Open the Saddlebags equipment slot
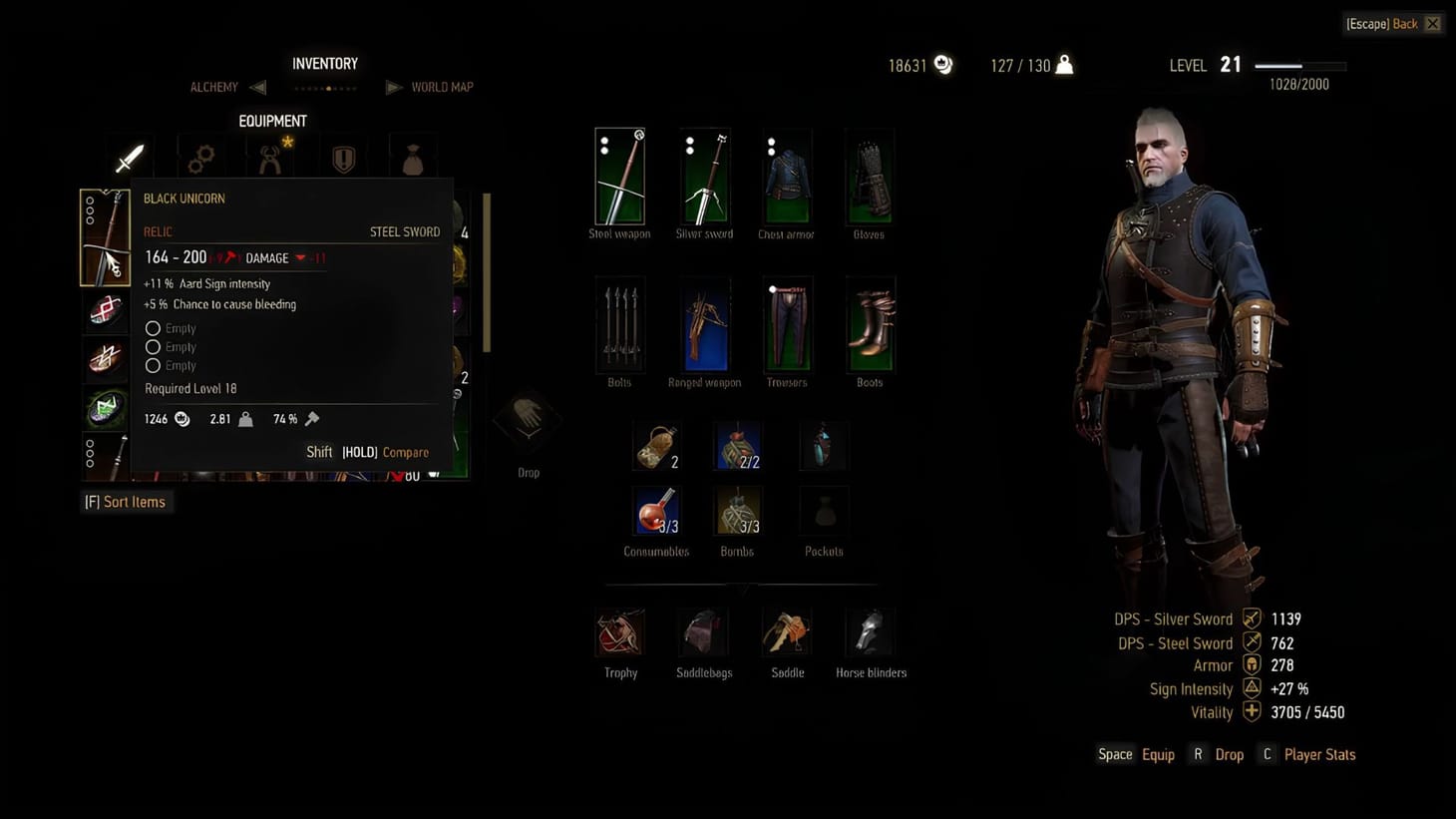The height and width of the screenshot is (819, 1456). click(x=704, y=633)
